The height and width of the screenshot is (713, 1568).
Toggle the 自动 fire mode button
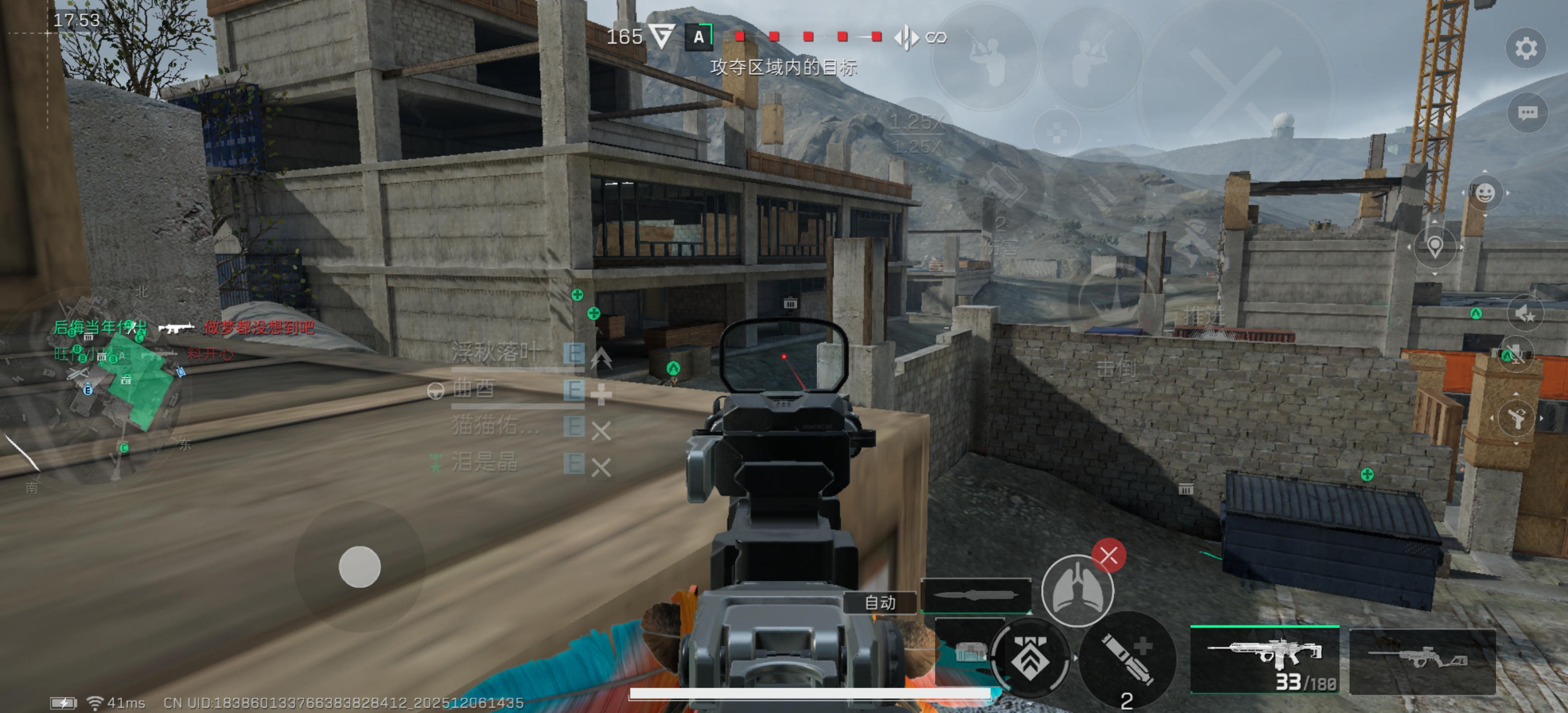coord(880,603)
